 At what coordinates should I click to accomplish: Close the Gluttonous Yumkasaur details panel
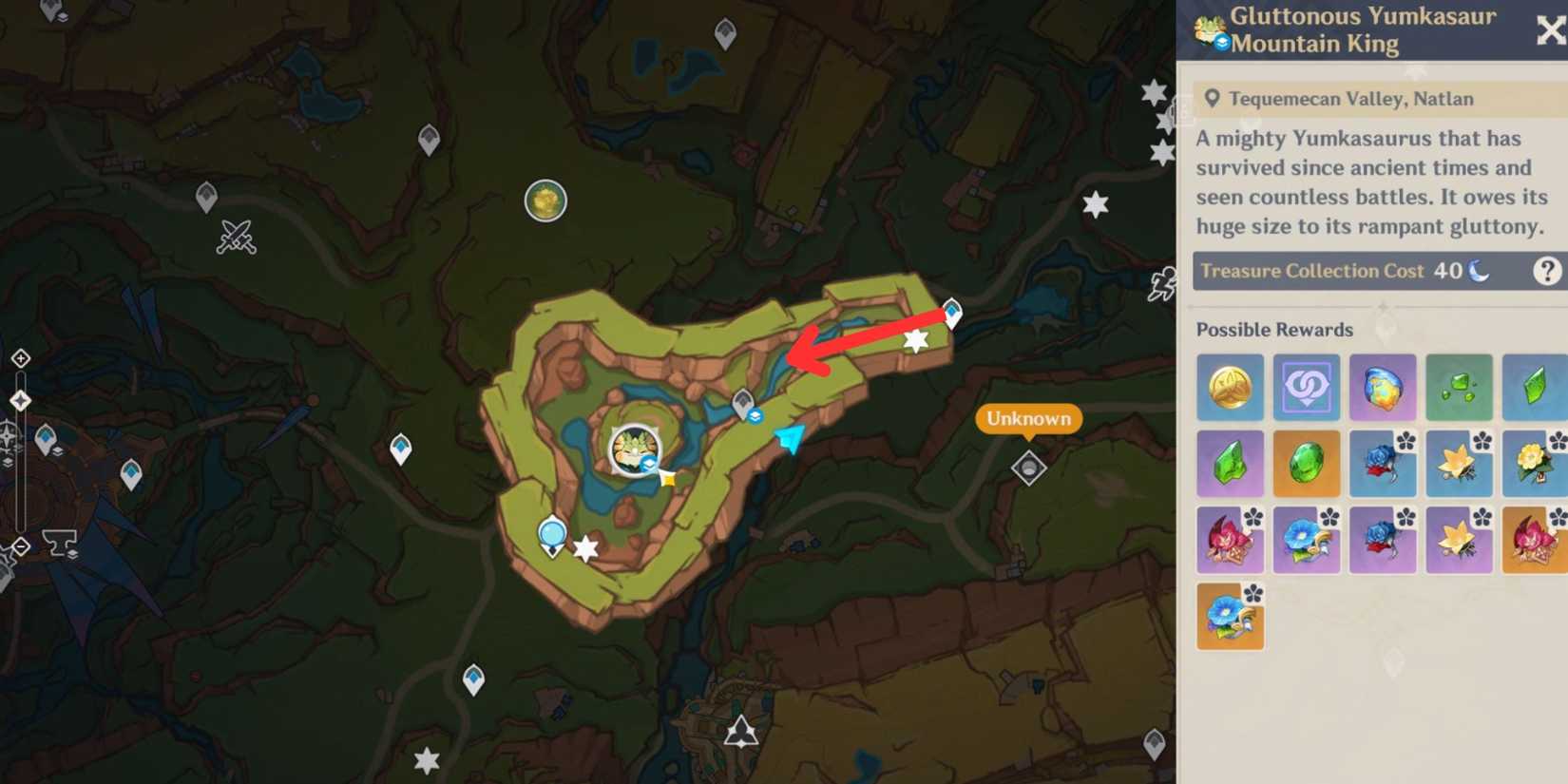pyautogui.click(x=1549, y=30)
